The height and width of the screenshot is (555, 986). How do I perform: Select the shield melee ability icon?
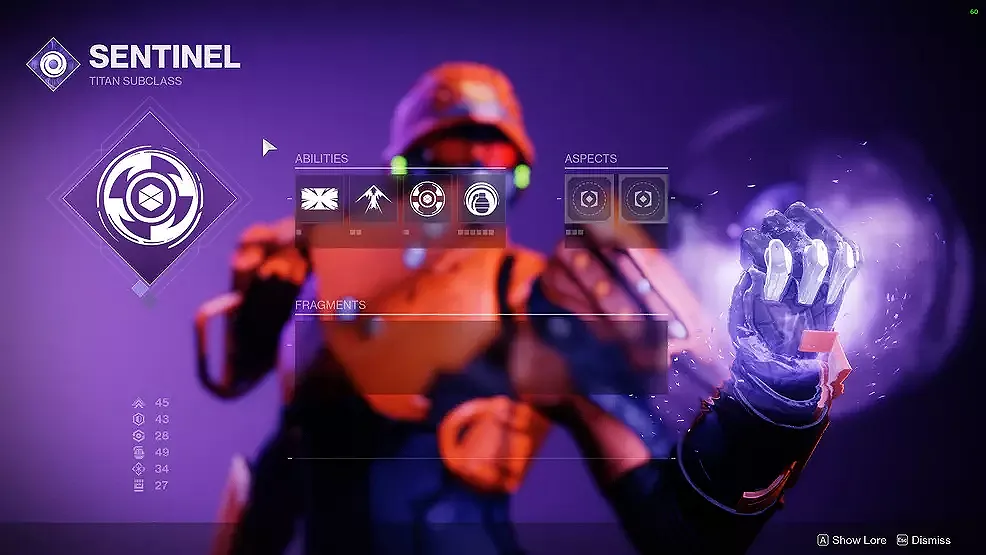(x=426, y=199)
